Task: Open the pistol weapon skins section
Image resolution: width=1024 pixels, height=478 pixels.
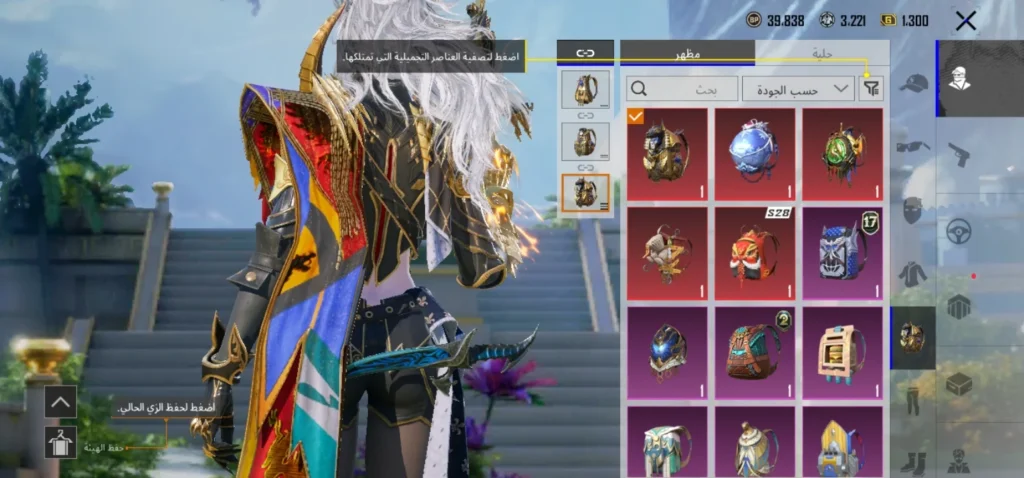Action: [x=959, y=154]
